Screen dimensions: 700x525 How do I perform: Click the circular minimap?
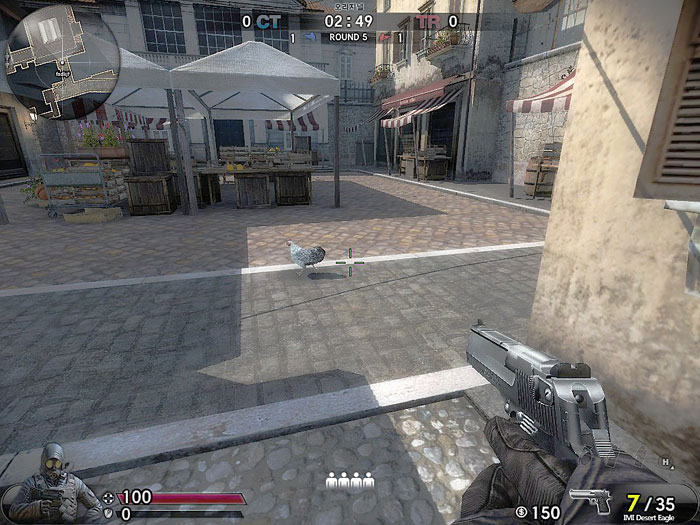62,62
